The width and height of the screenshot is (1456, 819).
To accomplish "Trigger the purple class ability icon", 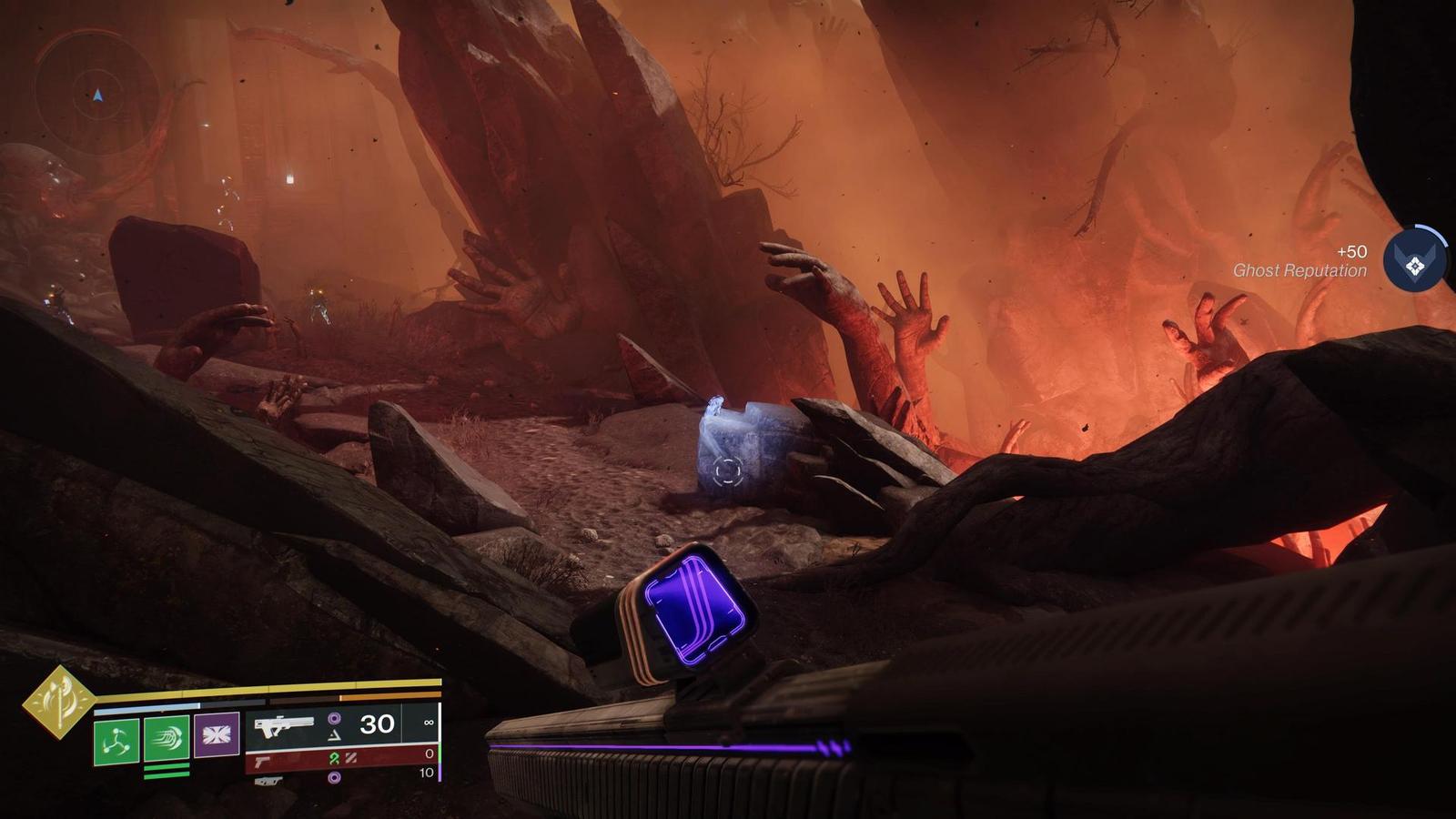I will (217, 735).
